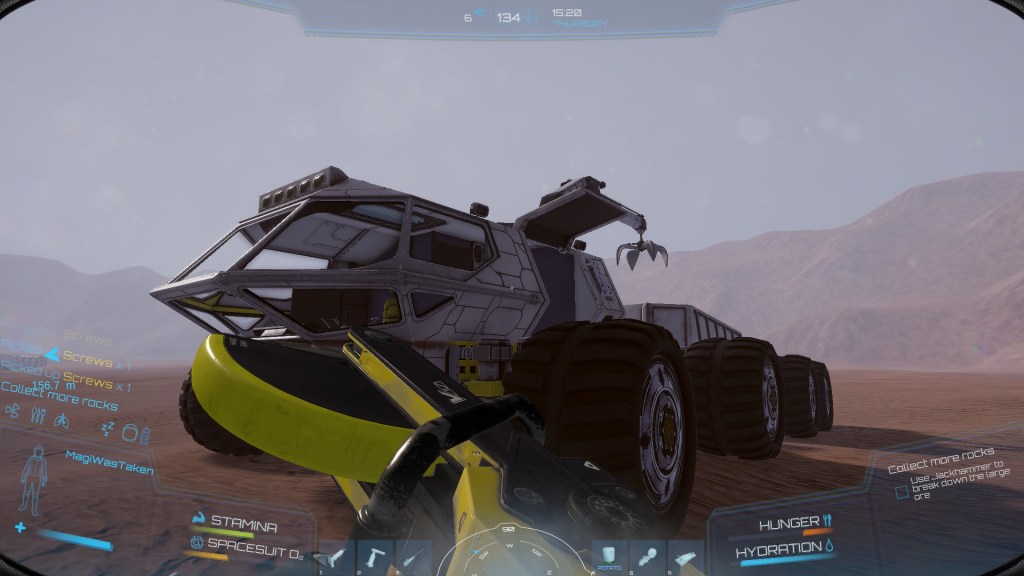1024x576 pixels.
Task: Select hotbar slot 5 item
Action: [647, 557]
